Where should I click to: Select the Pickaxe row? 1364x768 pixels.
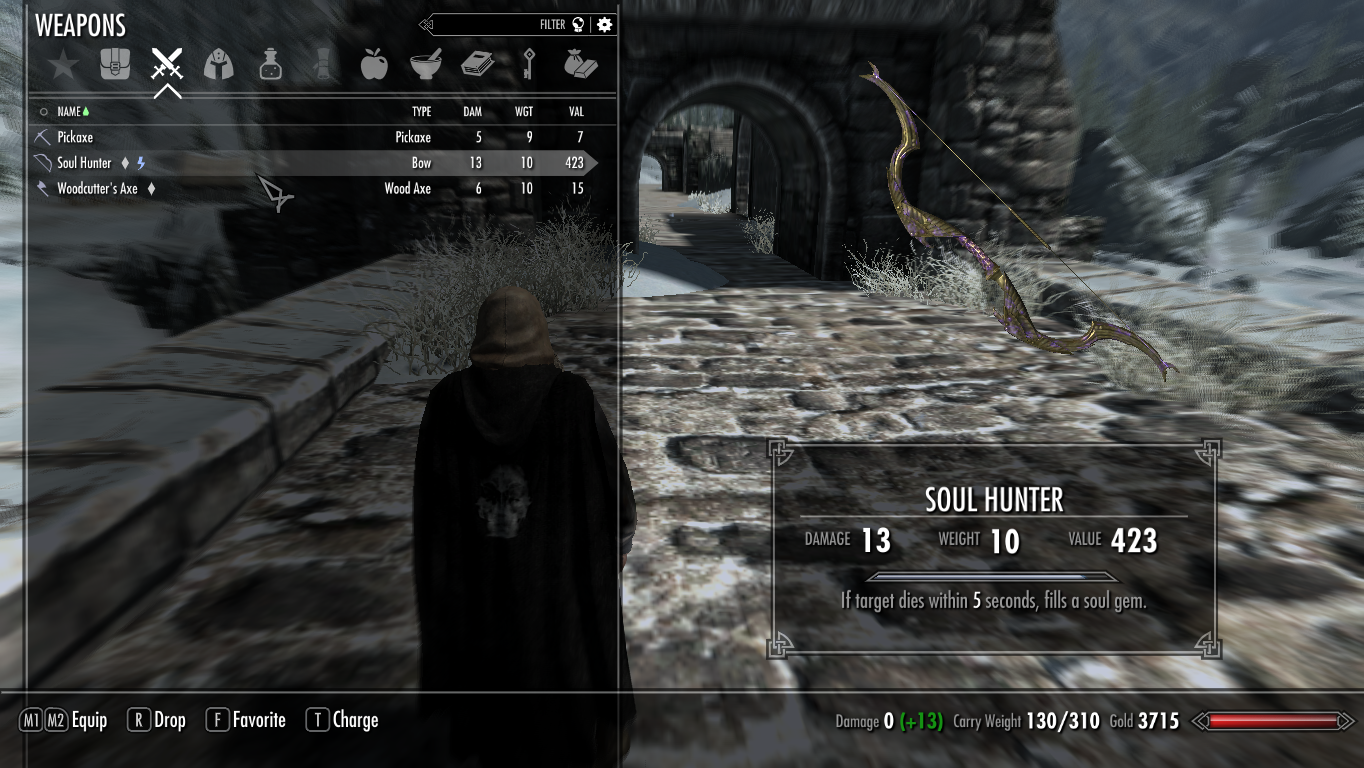tap(75, 137)
